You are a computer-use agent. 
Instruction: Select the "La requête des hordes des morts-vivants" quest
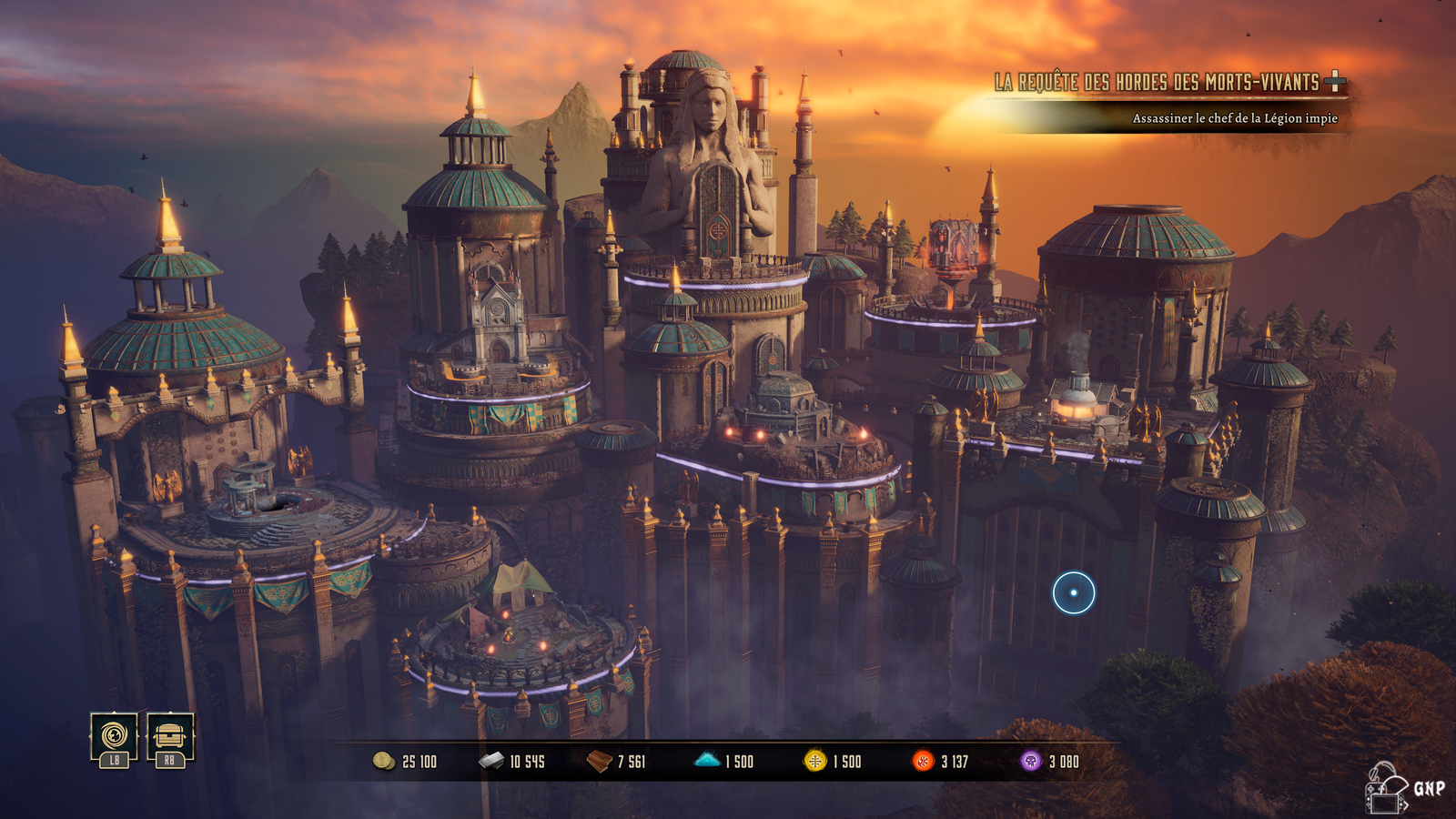pos(1157,83)
